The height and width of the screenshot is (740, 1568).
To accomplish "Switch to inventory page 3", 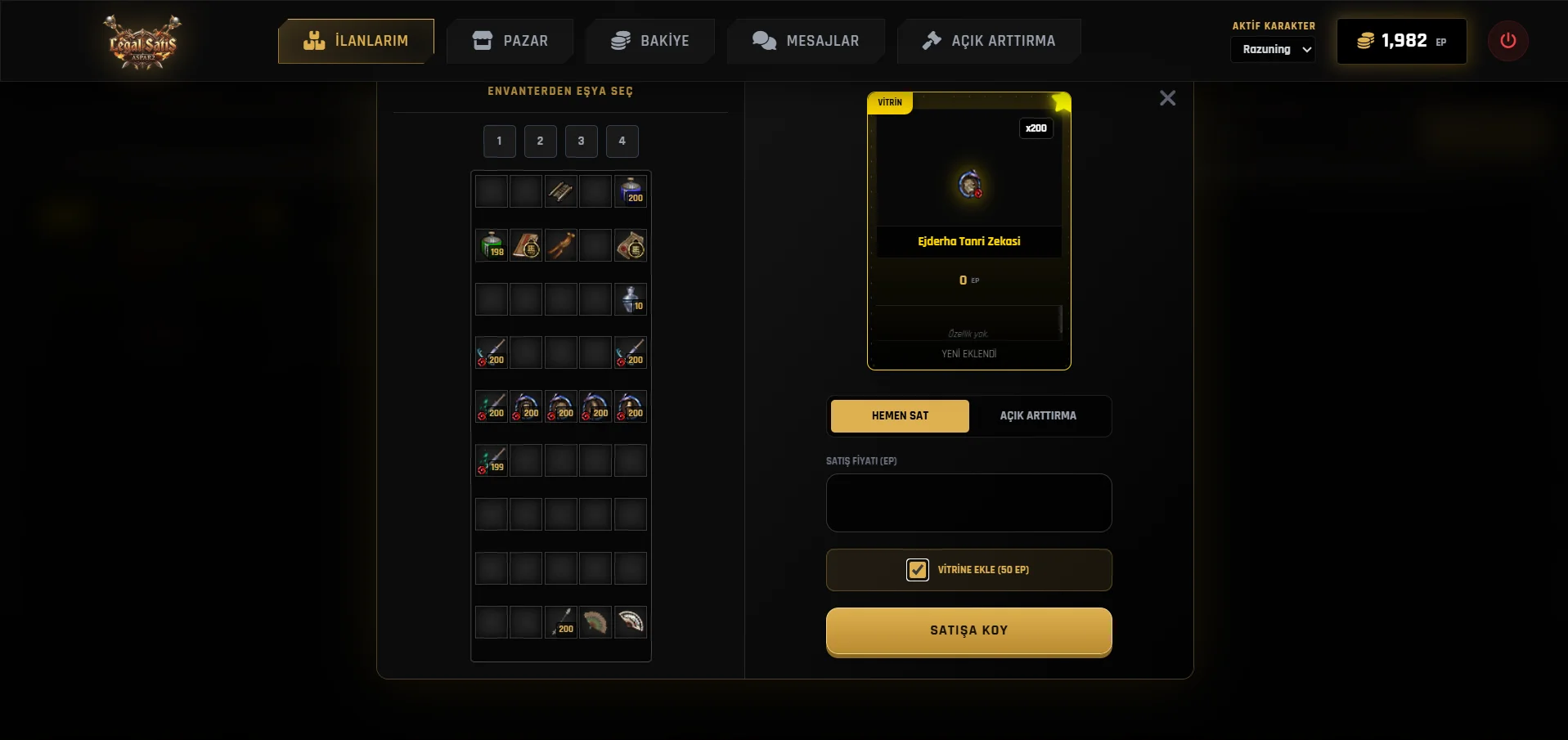I will coord(581,141).
